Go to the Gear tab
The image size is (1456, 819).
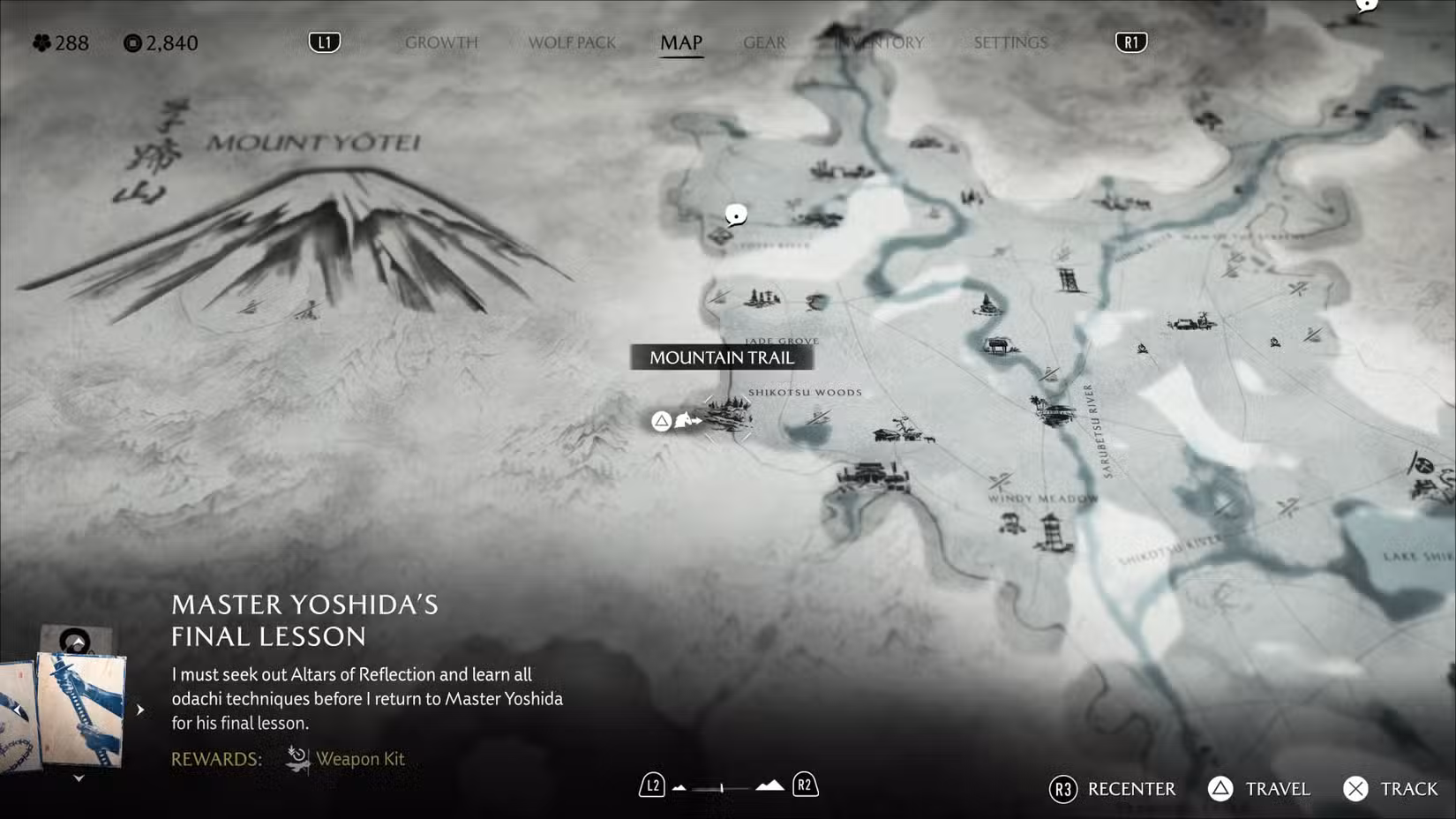pyautogui.click(x=764, y=42)
